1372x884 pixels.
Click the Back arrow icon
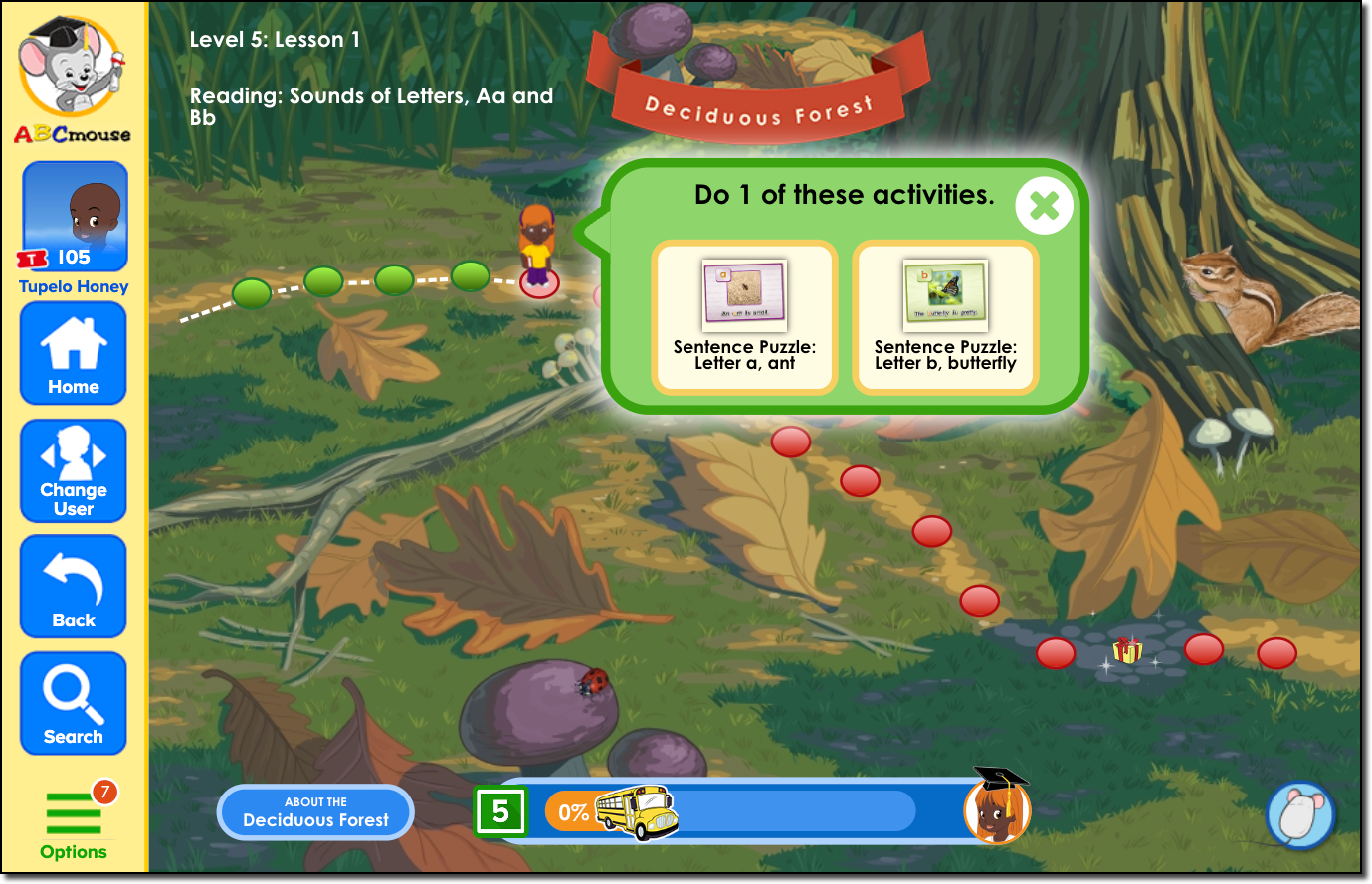[74, 586]
